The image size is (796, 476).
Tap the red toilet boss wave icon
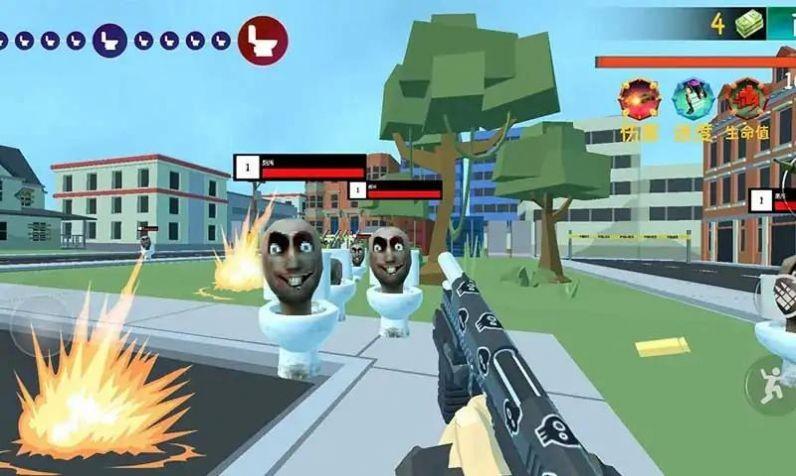click(263, 40)
